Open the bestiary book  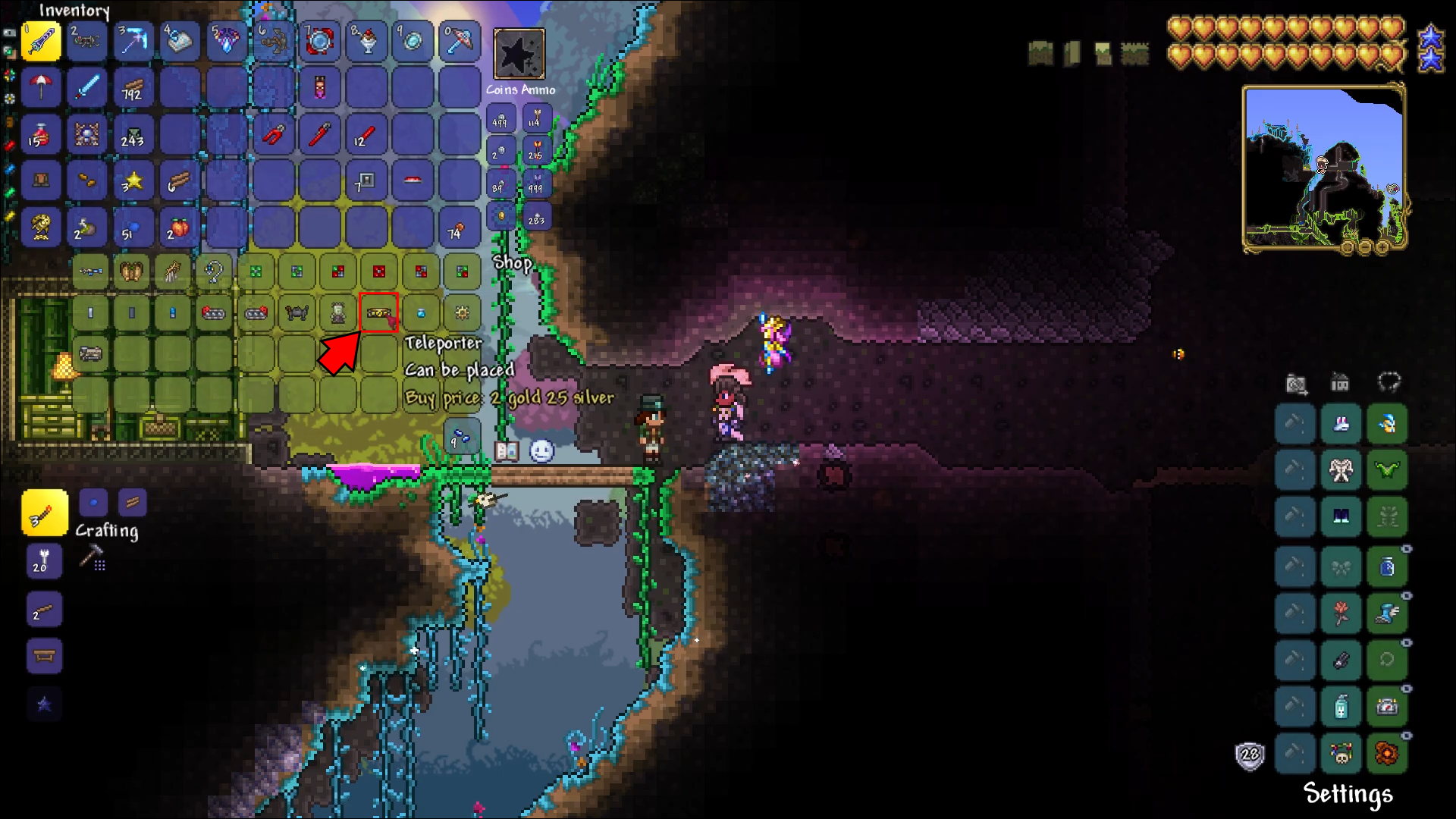click(506, 451)
